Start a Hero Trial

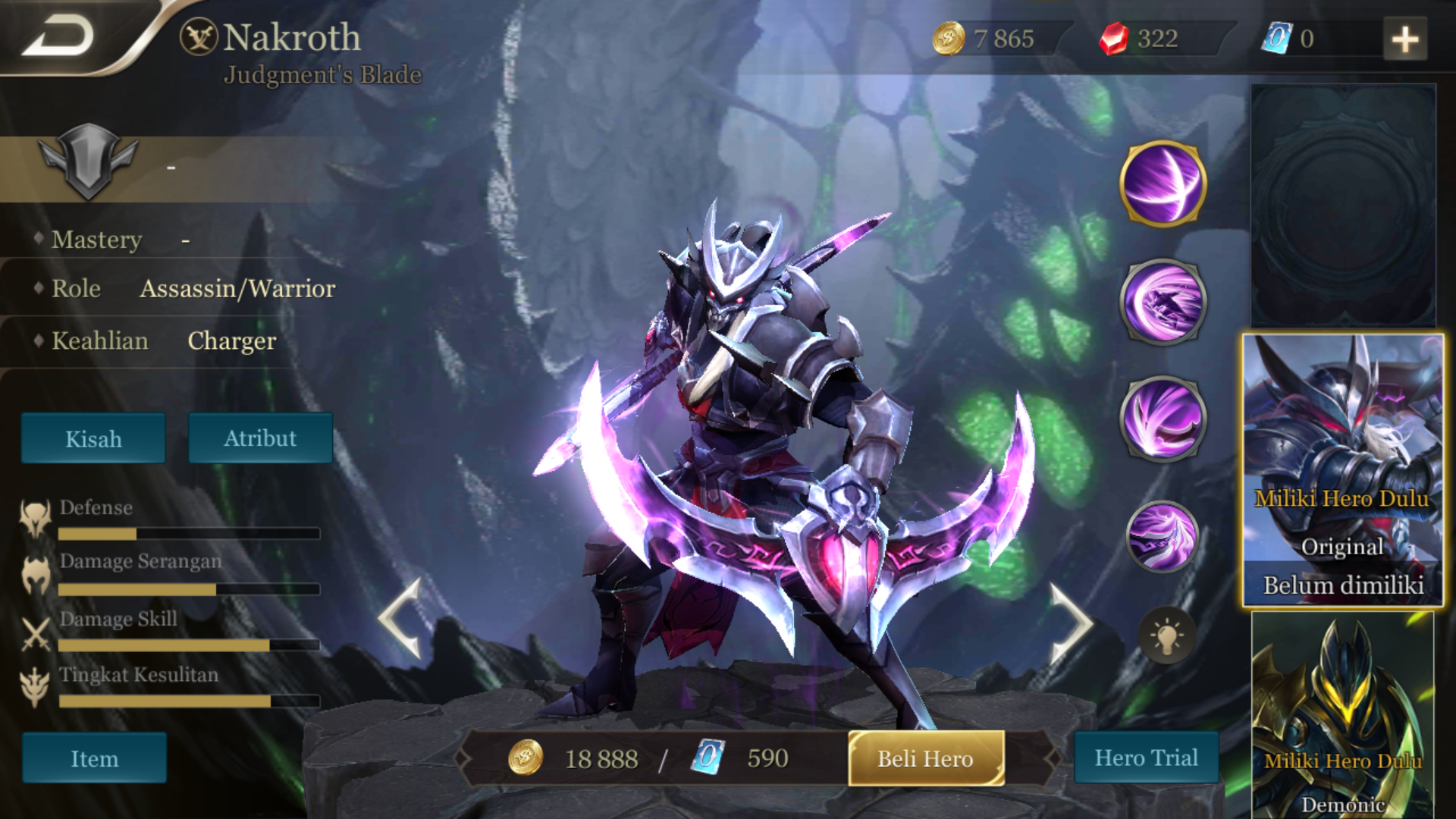coord(1146,758)
